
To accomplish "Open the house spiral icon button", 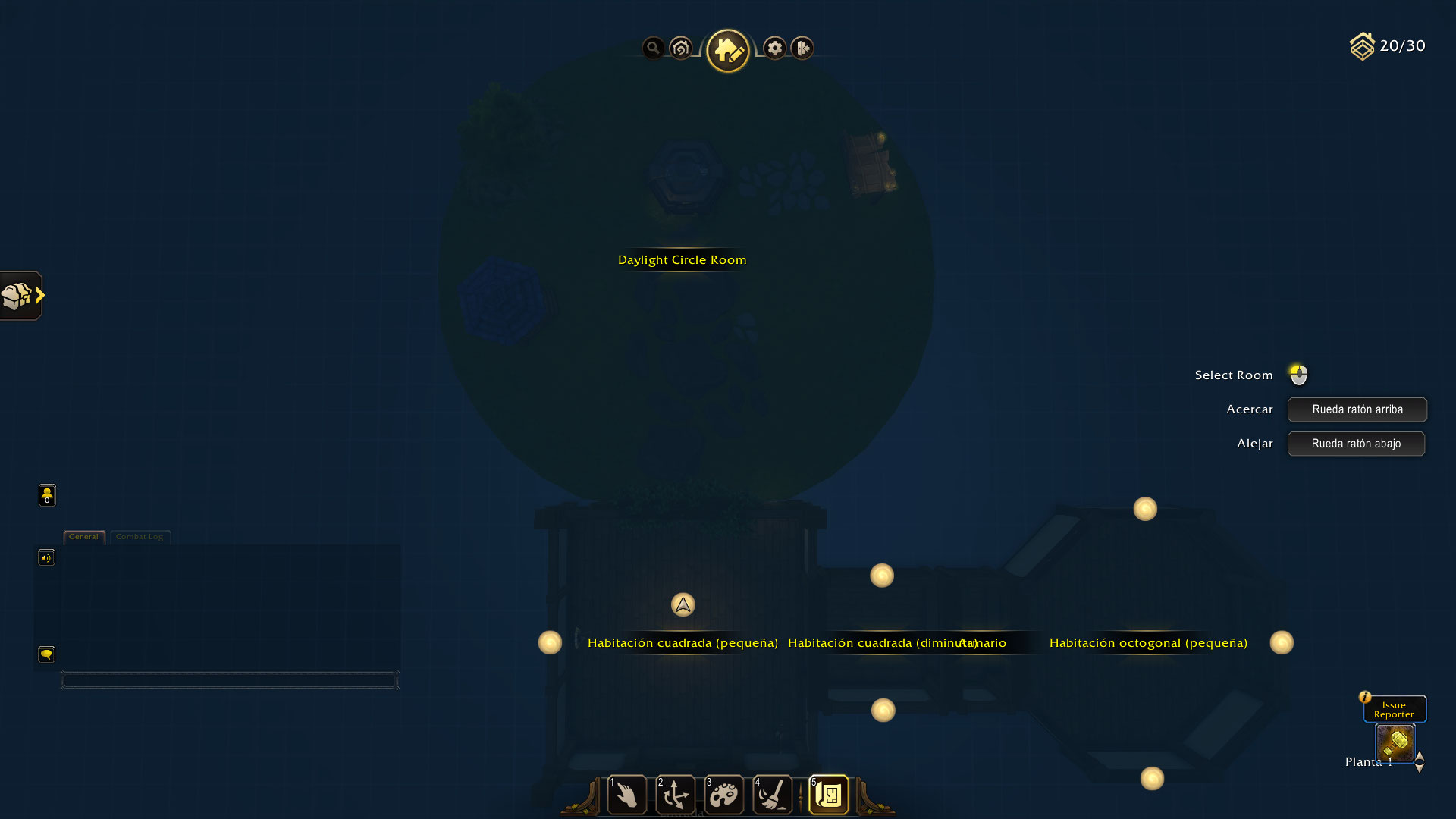I will (681, 49).
